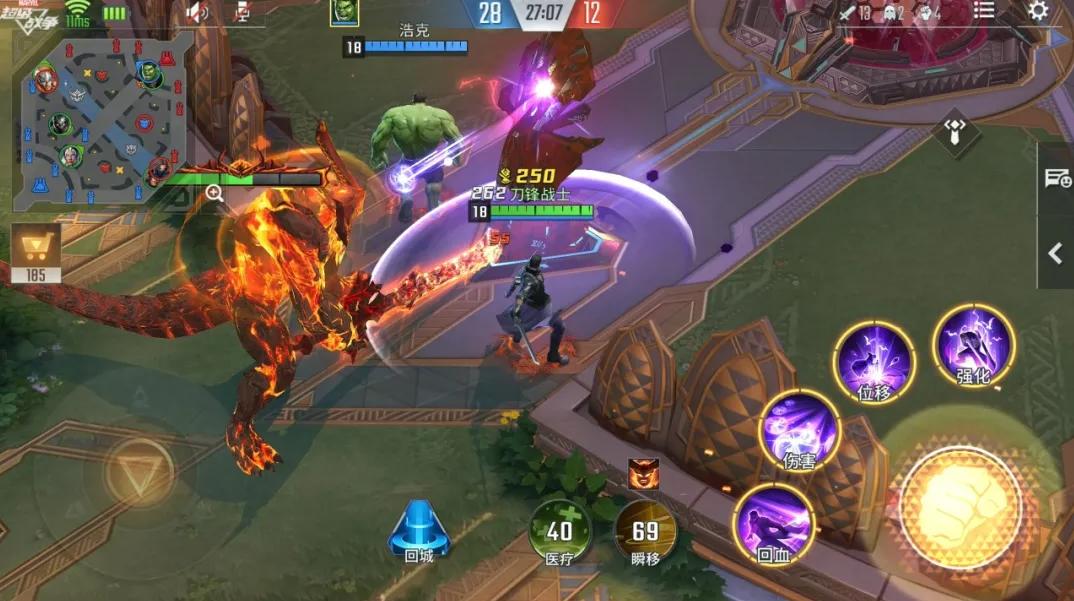Viewport: 1074px width, 601px height.
Task: Expand the side panel arrow
Action: (x=1056, y=253)
